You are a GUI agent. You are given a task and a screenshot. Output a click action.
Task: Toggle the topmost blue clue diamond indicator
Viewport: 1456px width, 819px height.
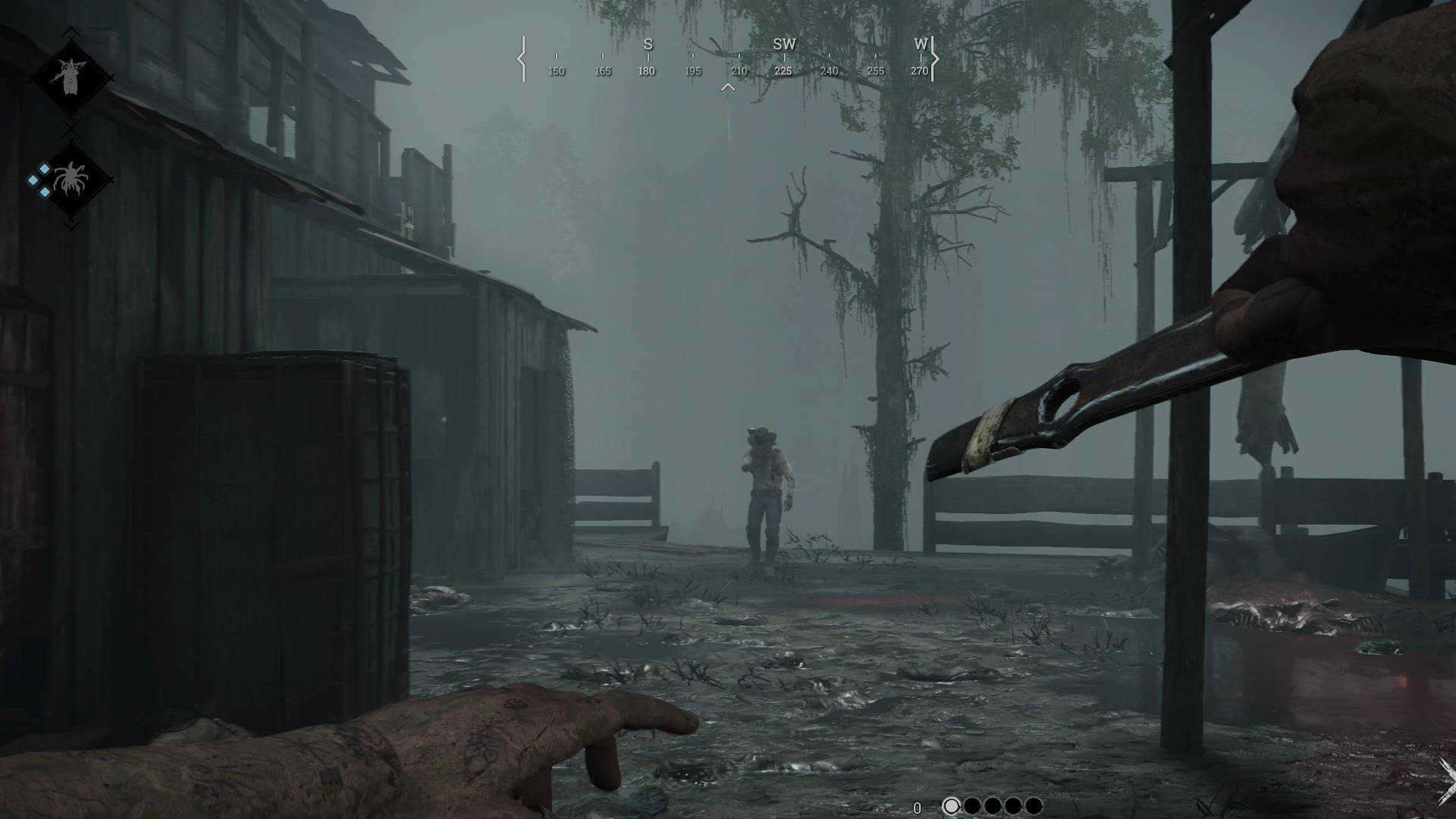44,168
